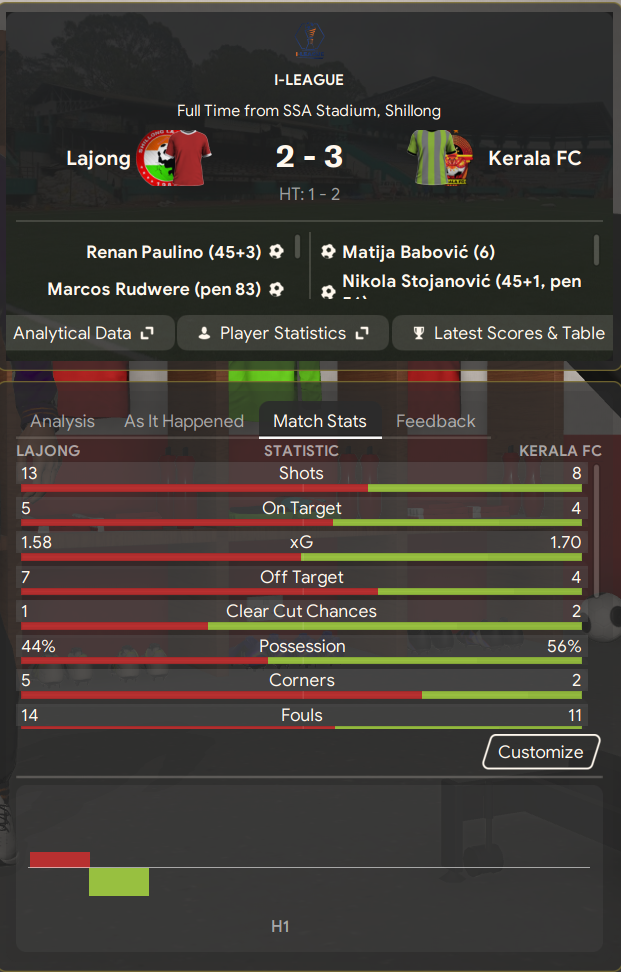This screenshot has height=972, width=621.
Task: Click the match stats list scrollbar
Action: [x=597, y=530]
